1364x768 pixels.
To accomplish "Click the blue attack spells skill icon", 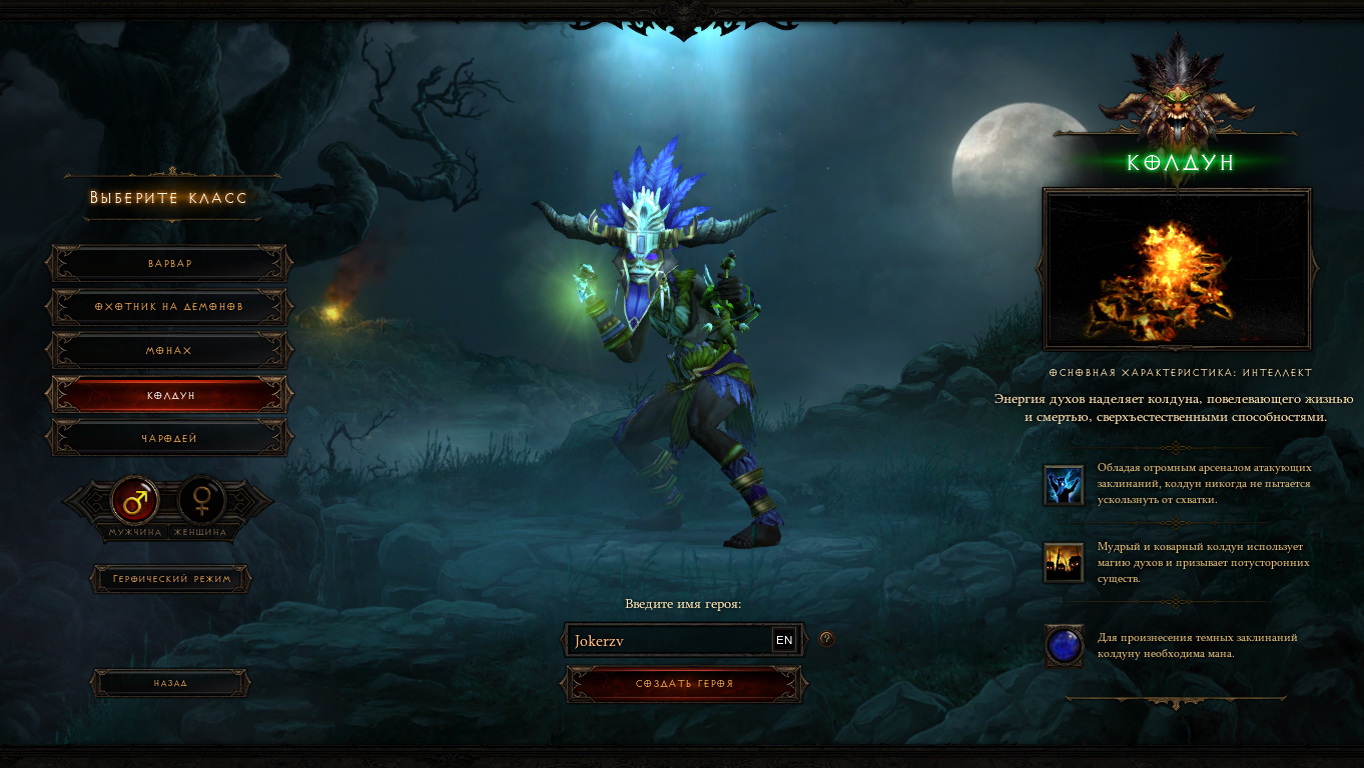I will coord(1062,484).
